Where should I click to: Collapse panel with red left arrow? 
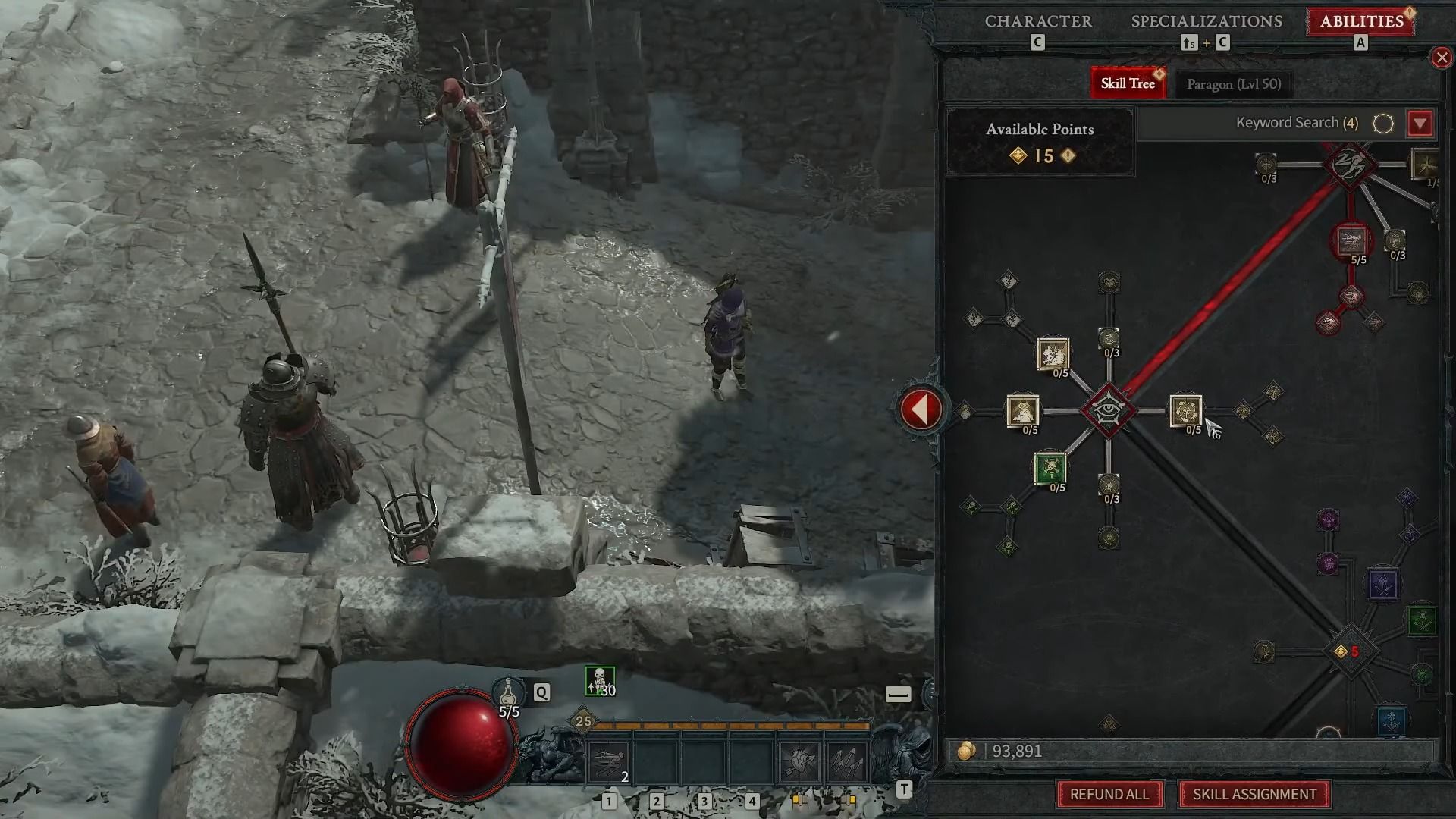coord(920,409)
